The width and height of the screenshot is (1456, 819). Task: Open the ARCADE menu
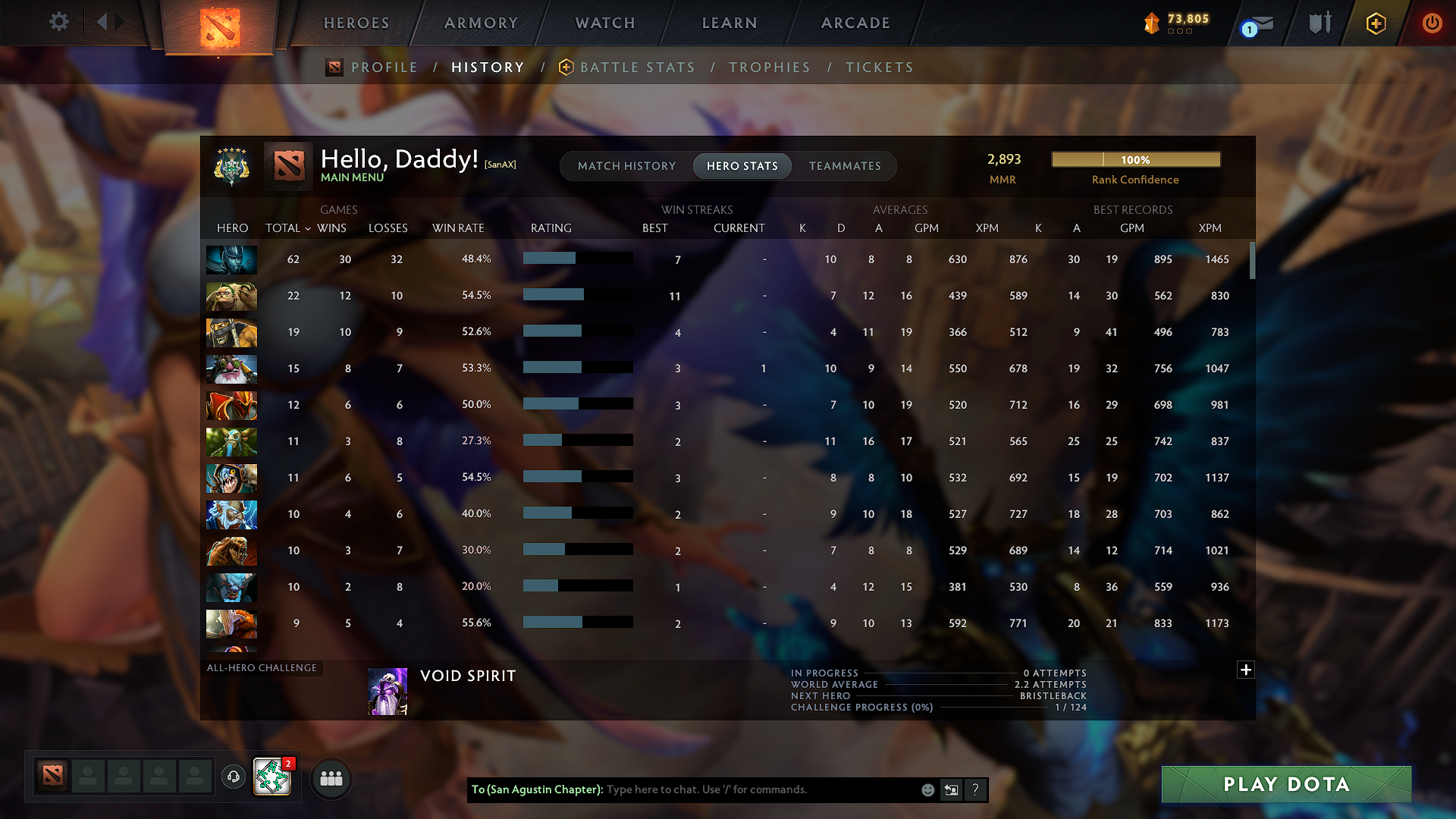pyautogui.click(x=855, y=23)
